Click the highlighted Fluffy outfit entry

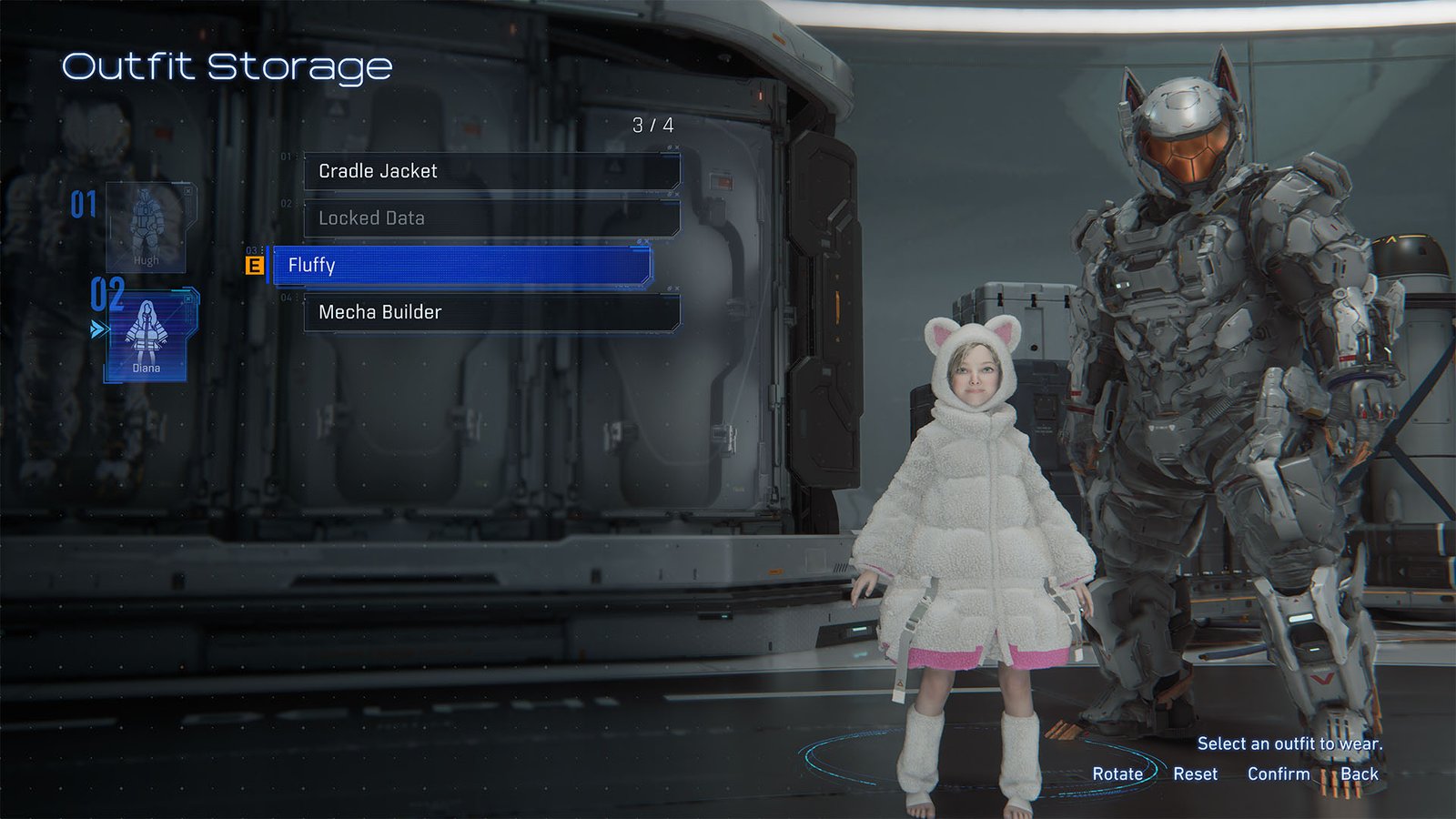455,266
